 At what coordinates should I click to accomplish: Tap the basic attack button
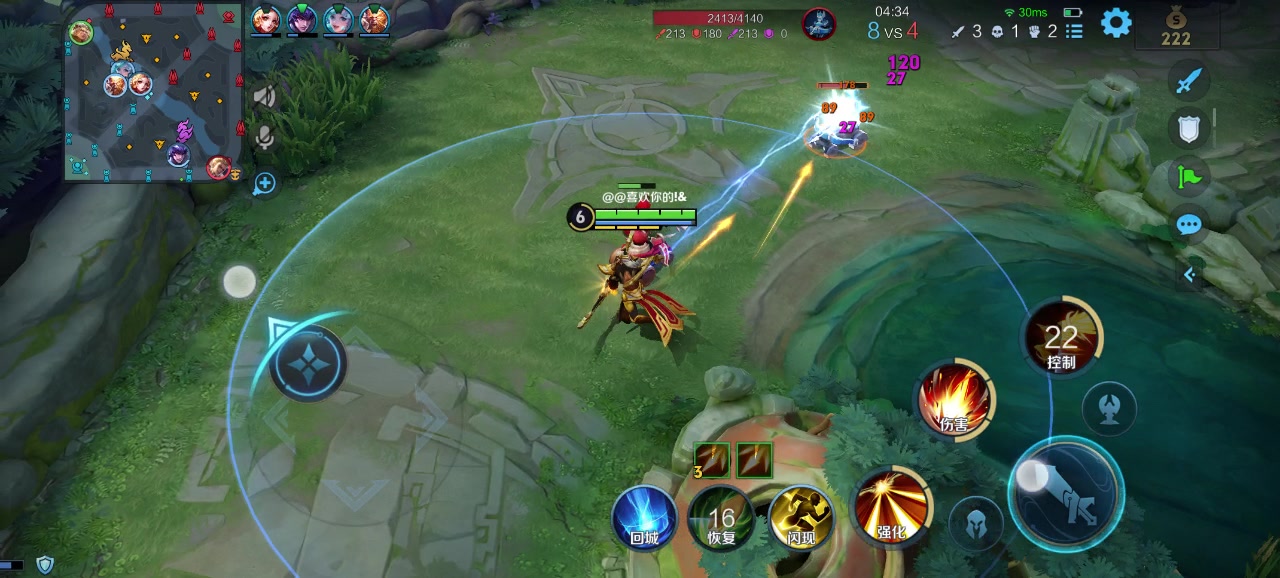[1066, 496]
